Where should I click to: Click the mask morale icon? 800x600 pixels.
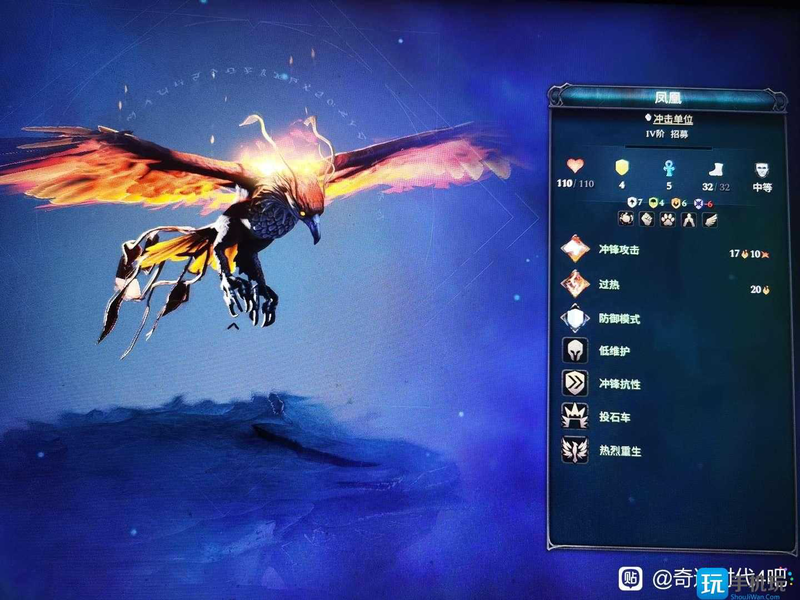click(762, 167)
